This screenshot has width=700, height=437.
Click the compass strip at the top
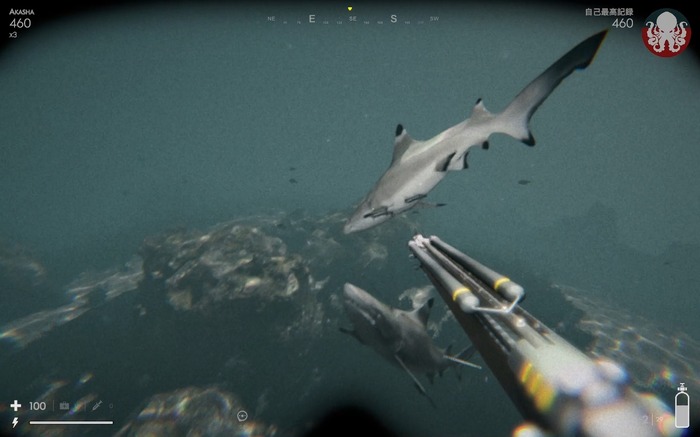(x=352, y=18)
